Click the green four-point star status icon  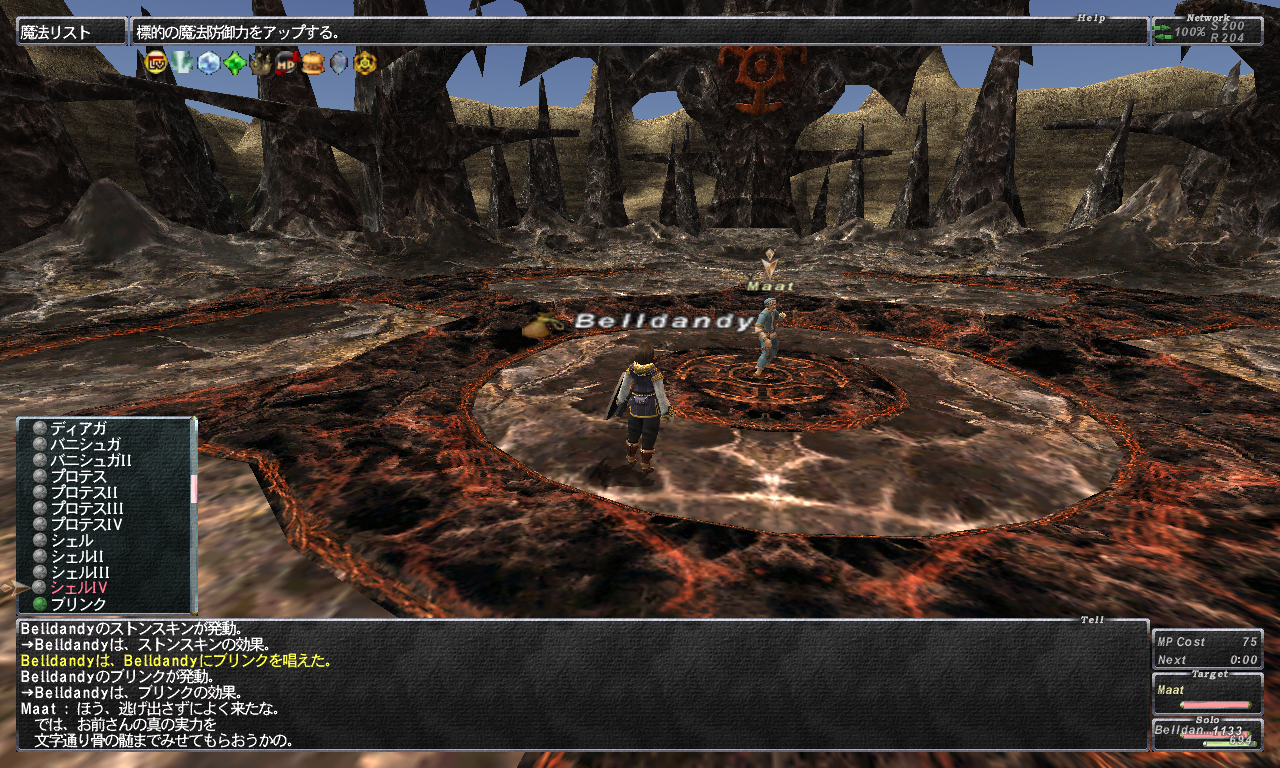point(234,63)
